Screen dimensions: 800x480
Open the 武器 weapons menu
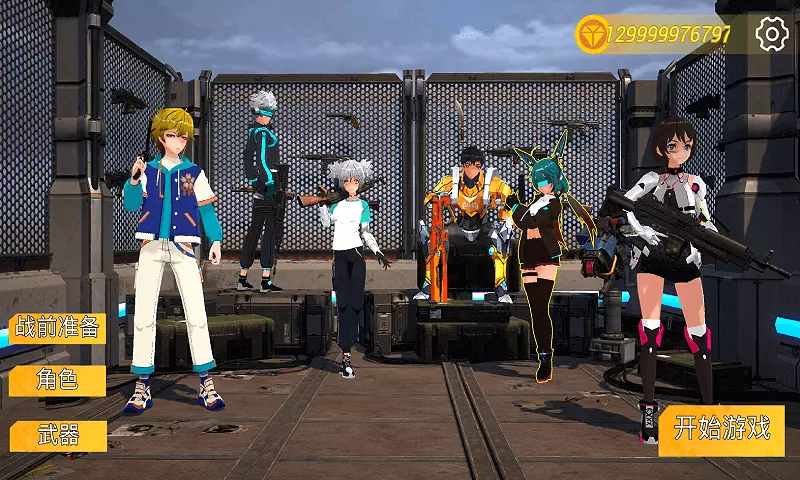tap(58, 434)
